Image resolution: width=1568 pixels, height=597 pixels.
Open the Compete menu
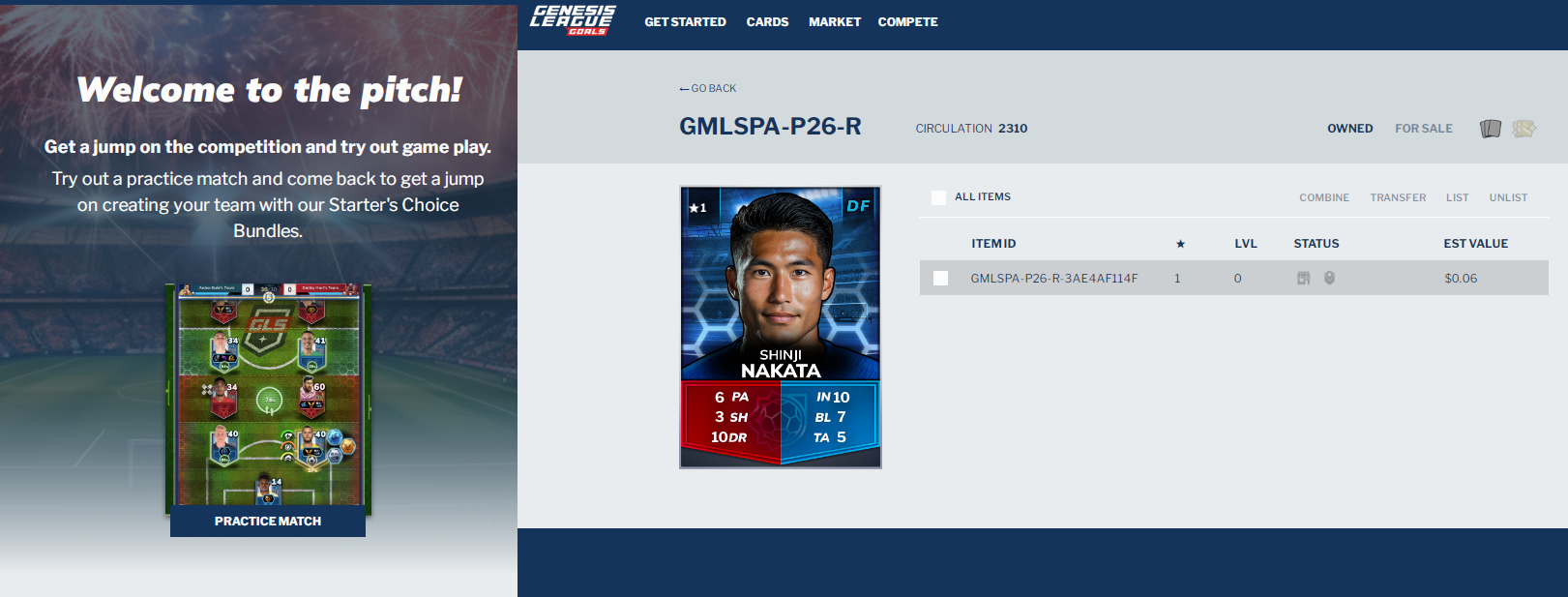point(907,22)
